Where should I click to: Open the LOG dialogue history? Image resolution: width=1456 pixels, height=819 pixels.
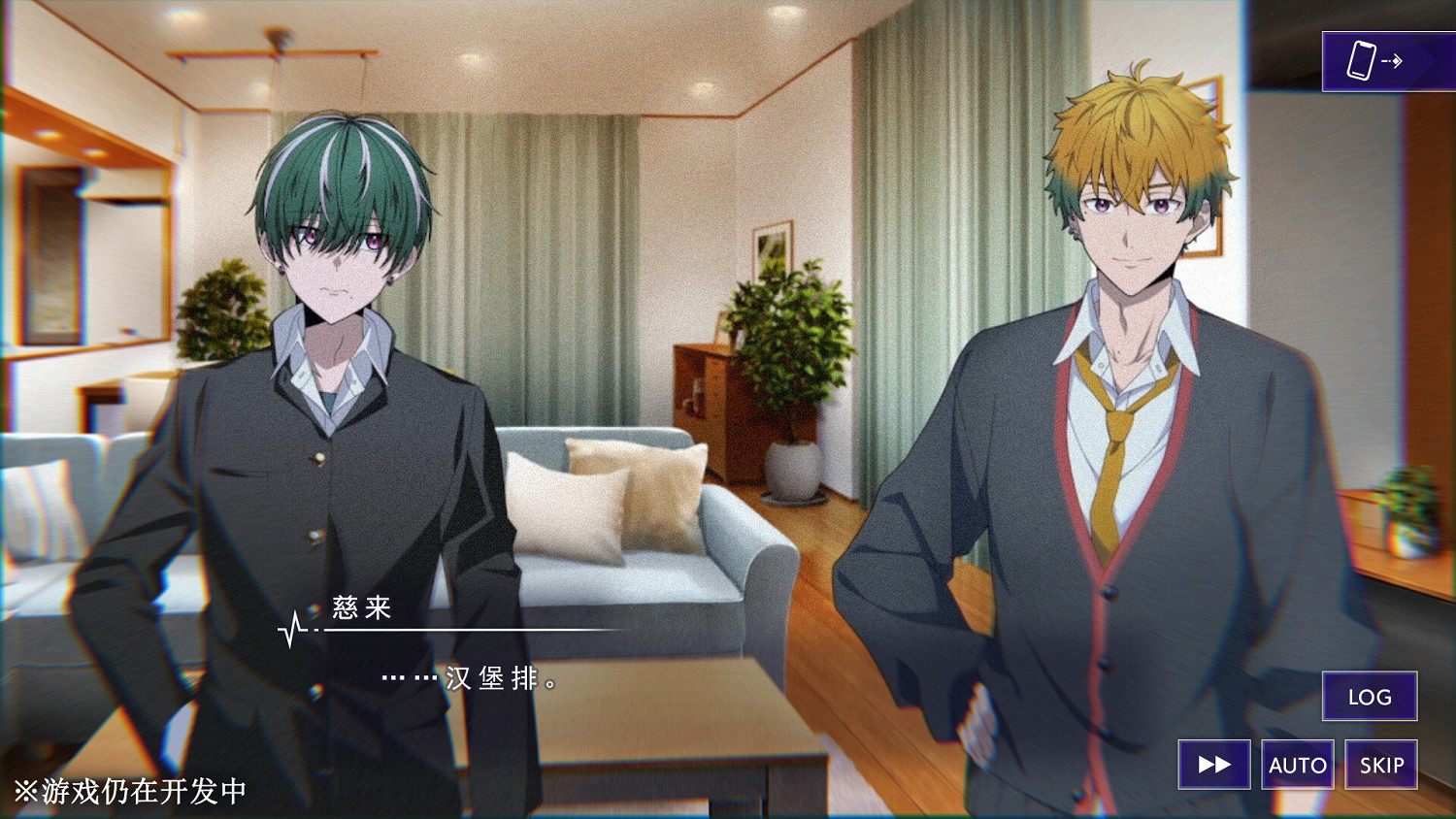click(x=1370, y=697)
